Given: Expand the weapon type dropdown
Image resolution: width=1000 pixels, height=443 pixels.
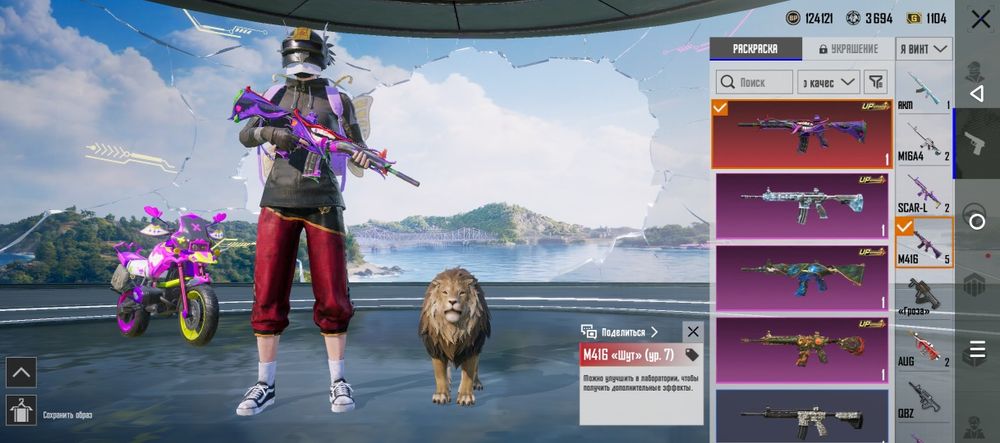Looking at the screenshot, I should point(924,48).
